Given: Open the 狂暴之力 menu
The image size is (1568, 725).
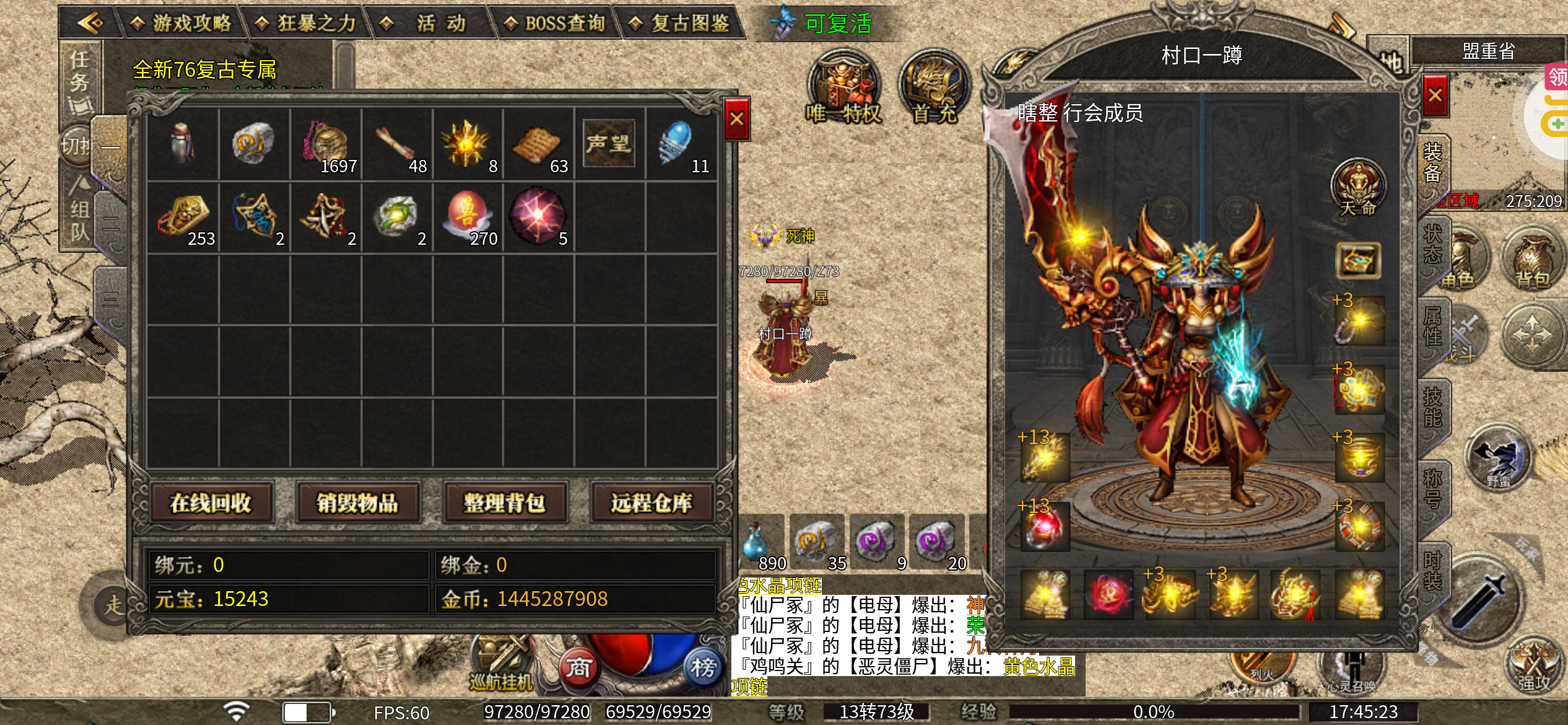Looking at the screenshot, I should (307, 24).
